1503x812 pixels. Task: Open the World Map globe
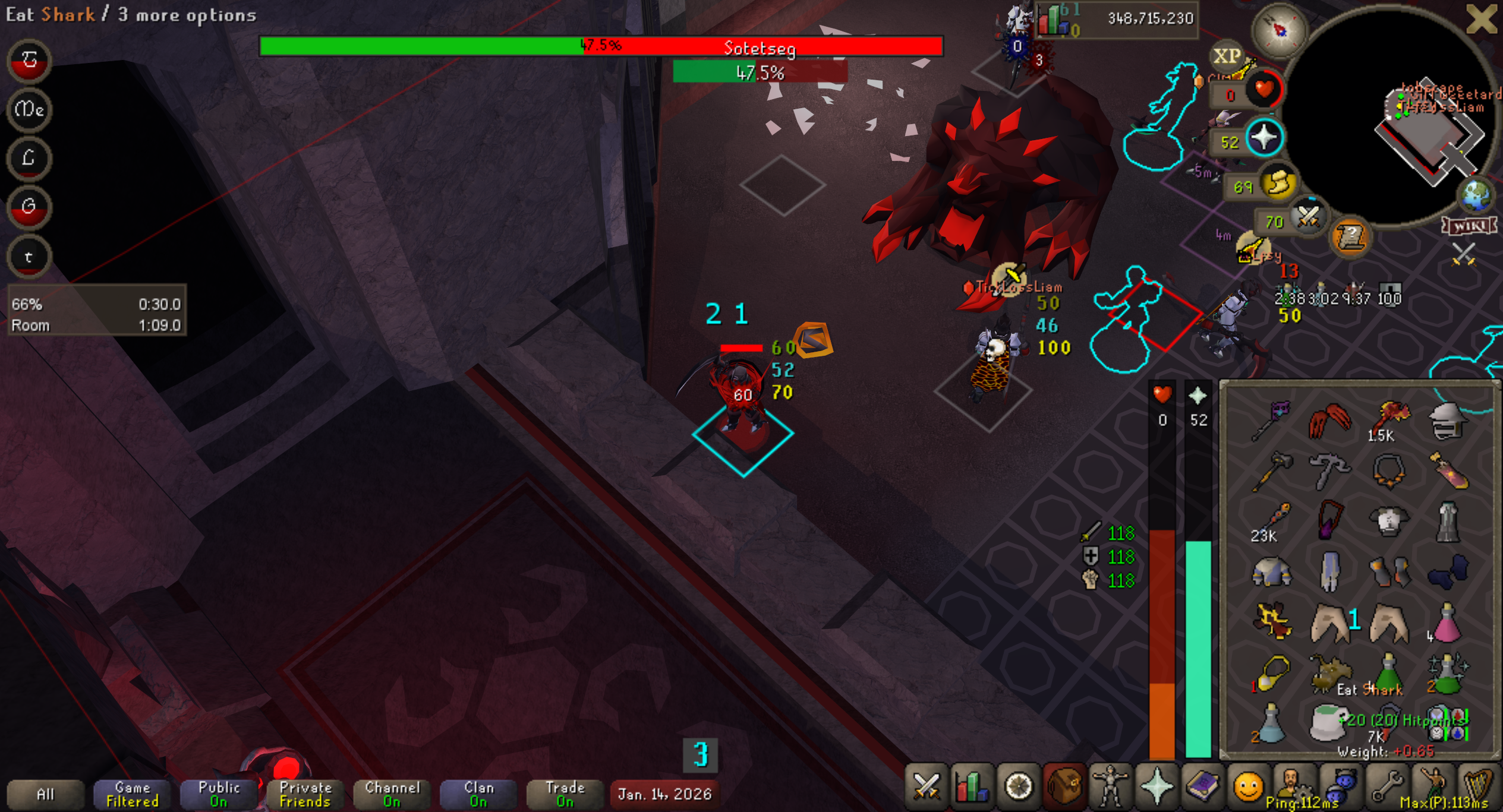click(1476, 195)
